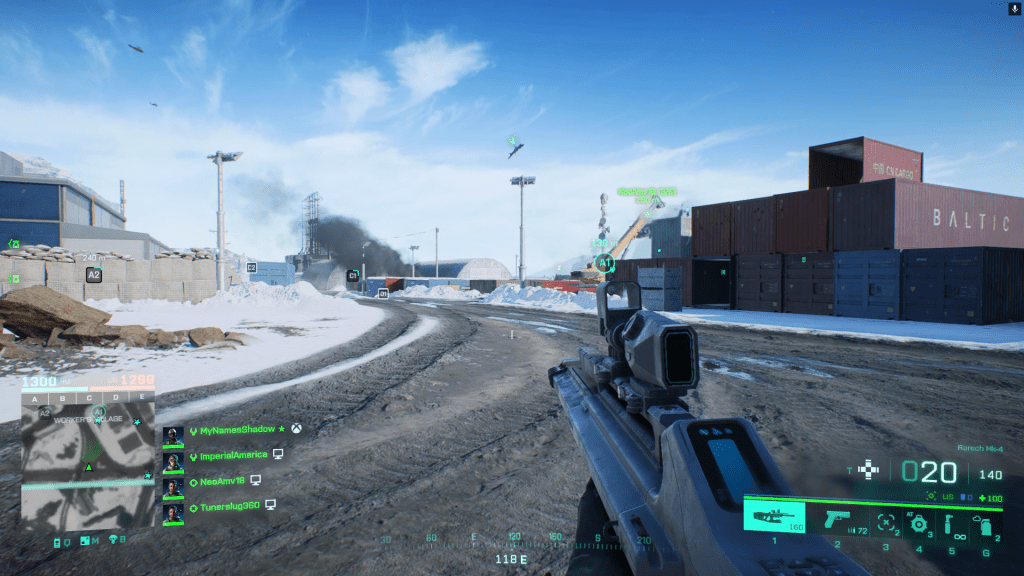Viewport: 1024px width, 576px height.
Task: Click the A1 objective marker in the world view
Action: pyautogui.click(x=603, y=264)
